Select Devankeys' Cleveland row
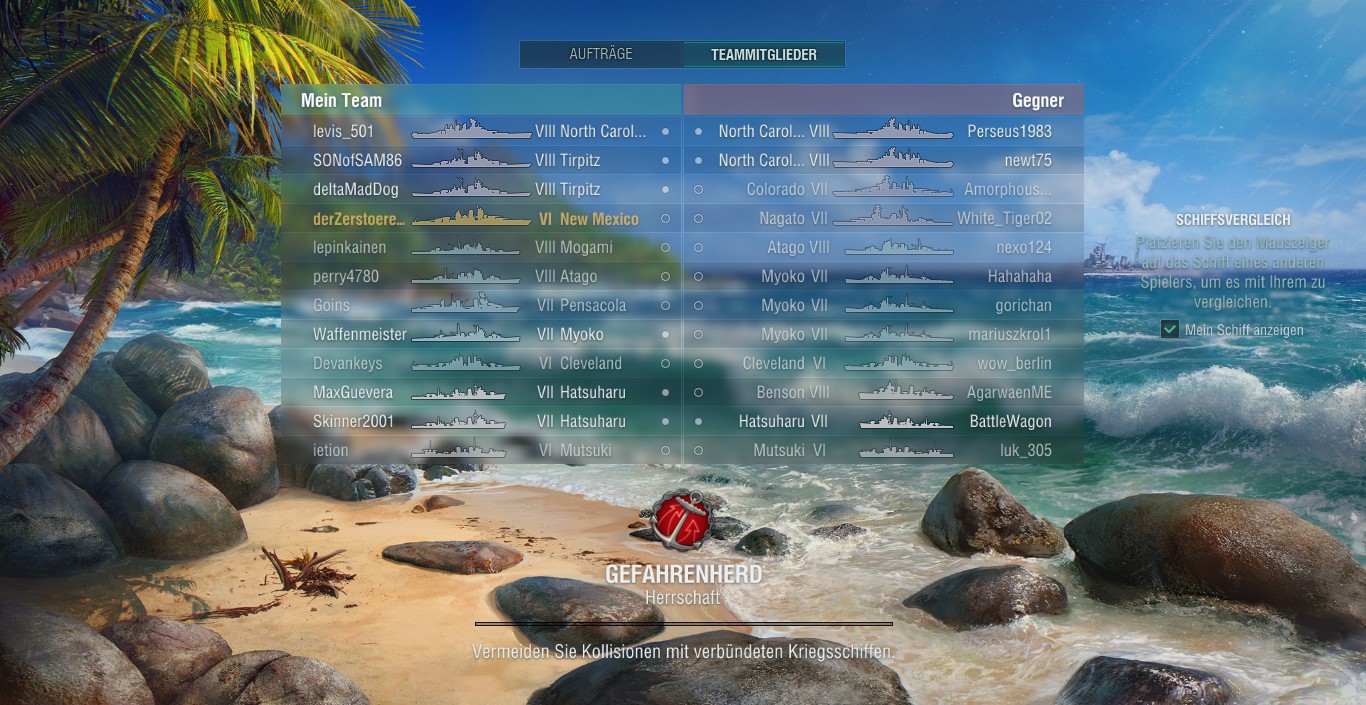1366x705 pixels. [x=480, y=363]
